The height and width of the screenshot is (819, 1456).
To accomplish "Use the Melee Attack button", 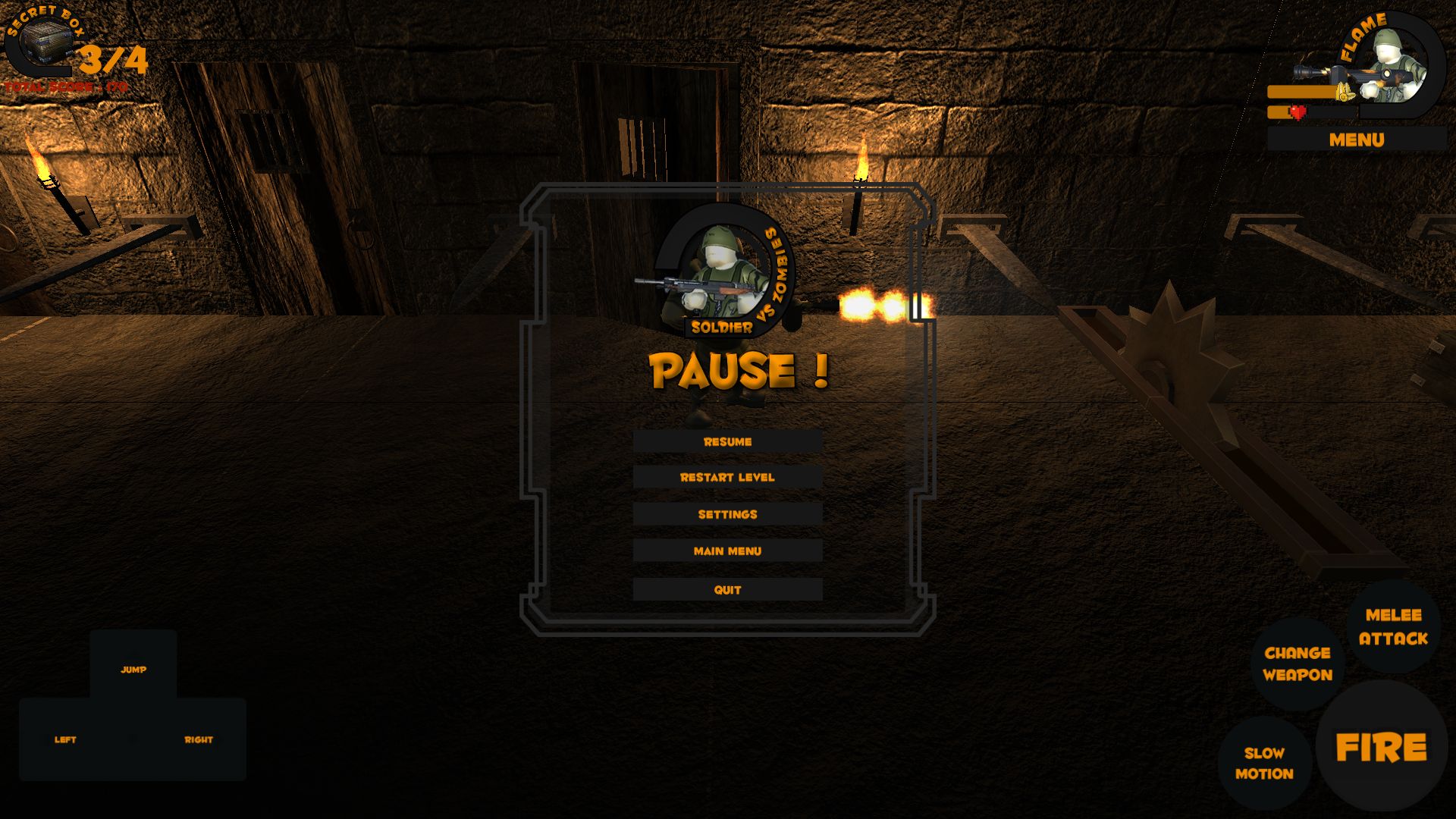I will (x=1393, y=626).
